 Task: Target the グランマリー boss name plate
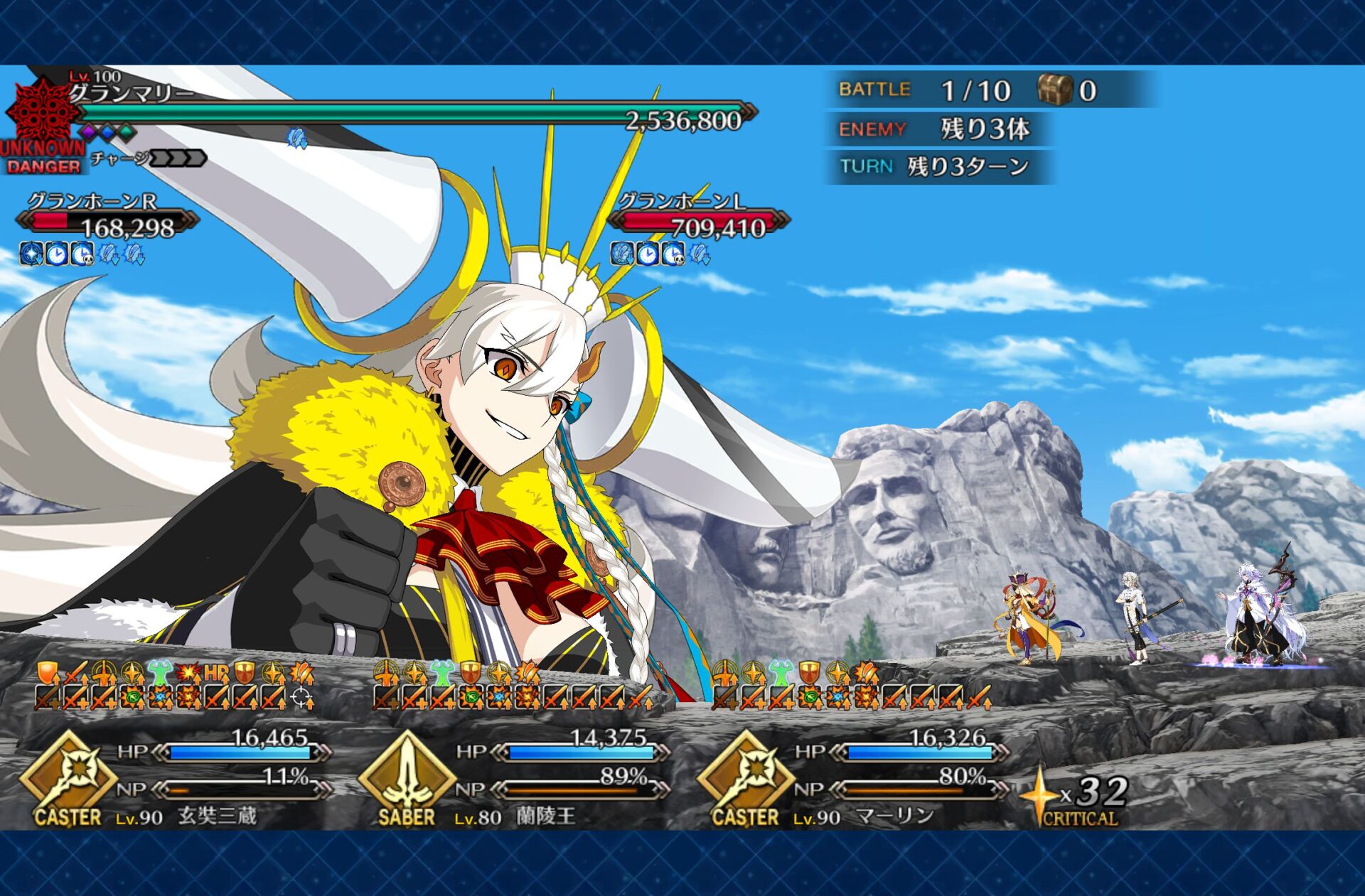pos(132,93)
